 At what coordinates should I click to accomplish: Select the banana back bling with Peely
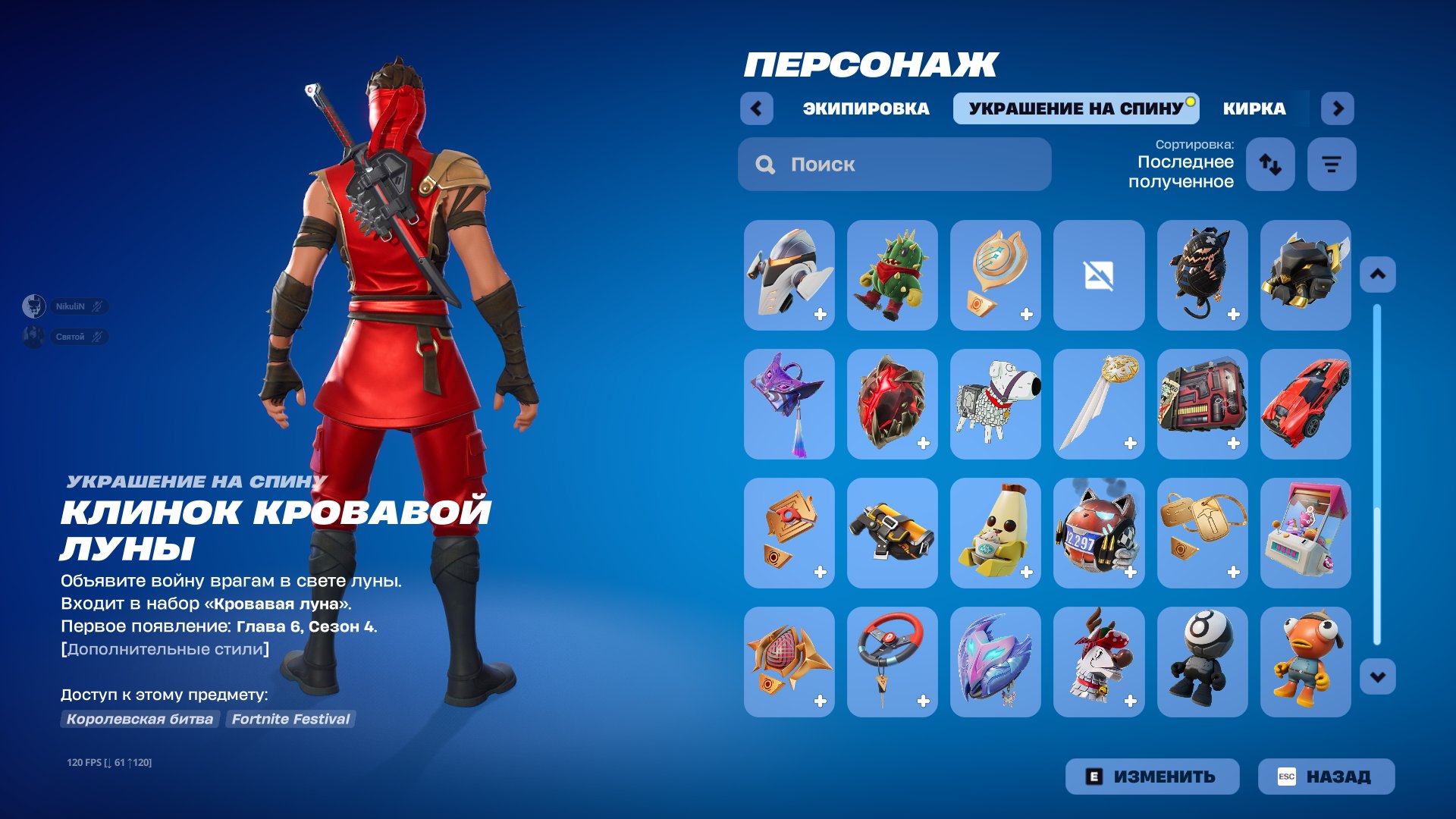pos(994,532)
